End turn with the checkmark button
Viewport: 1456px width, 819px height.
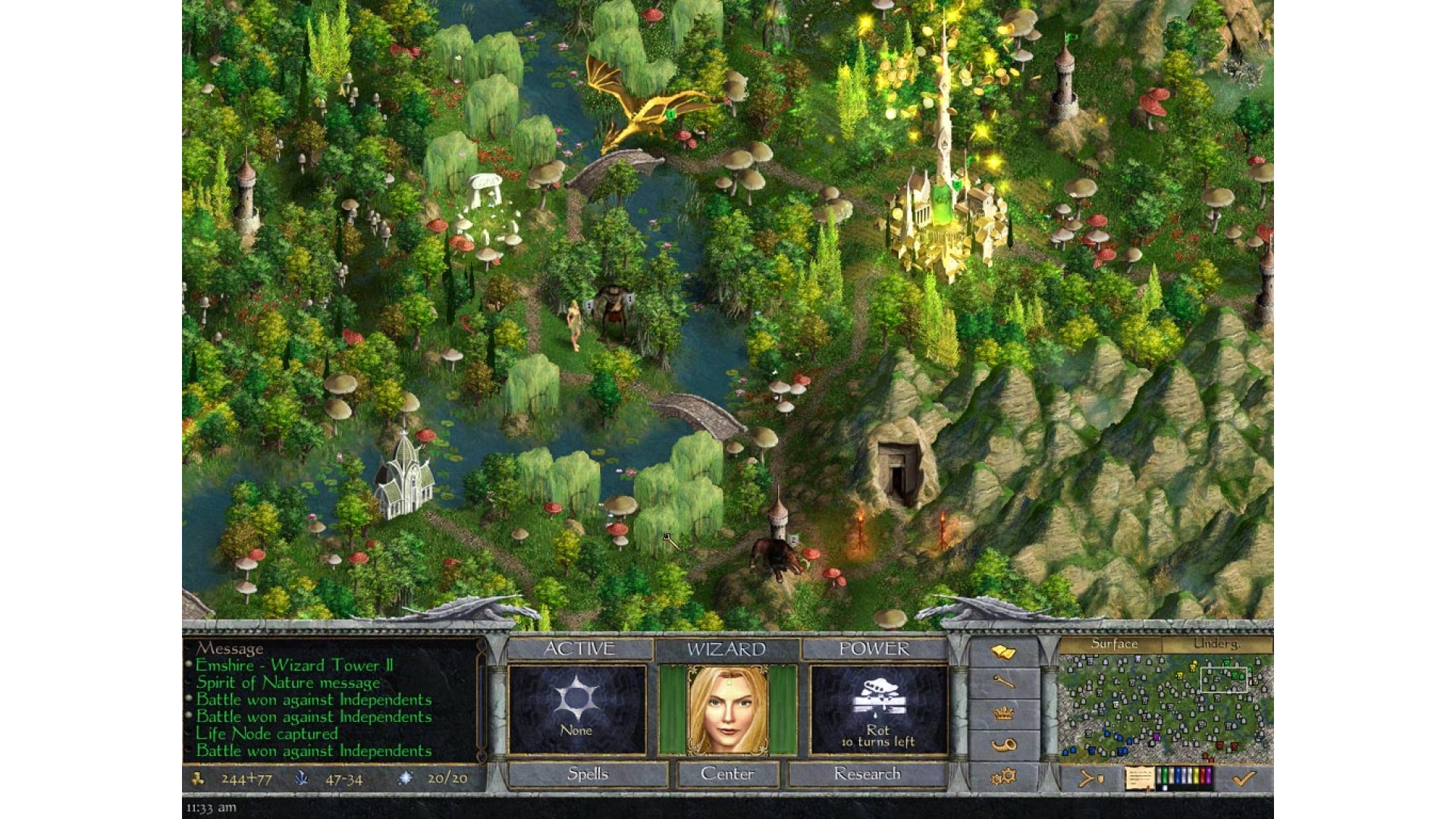pos(1244,778)
